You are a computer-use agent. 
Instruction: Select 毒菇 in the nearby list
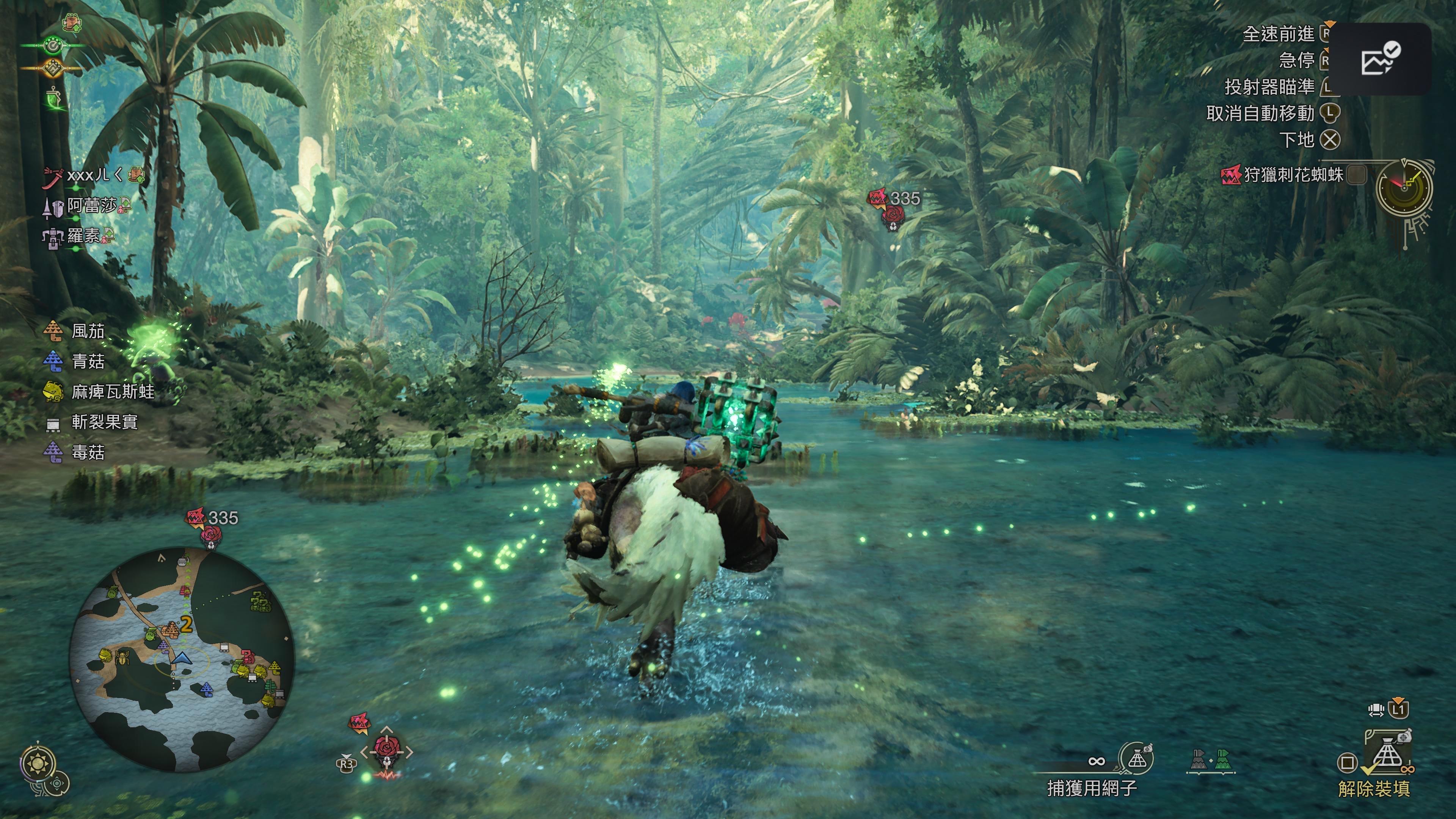(x=88, y=453)
